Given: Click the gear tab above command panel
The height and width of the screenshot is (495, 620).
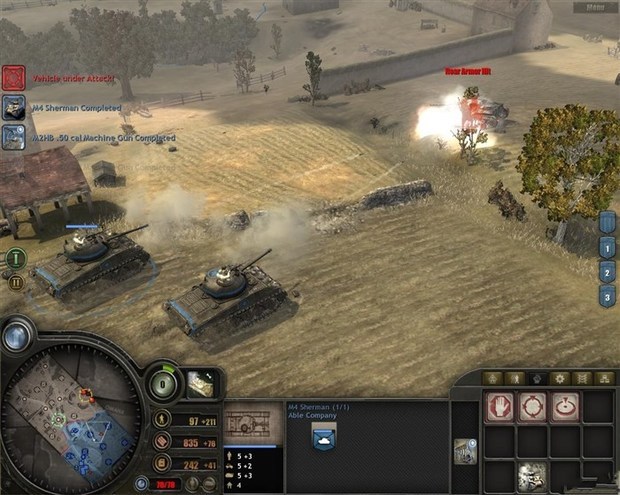Looking at the screenshot, I should coord(560,378).
